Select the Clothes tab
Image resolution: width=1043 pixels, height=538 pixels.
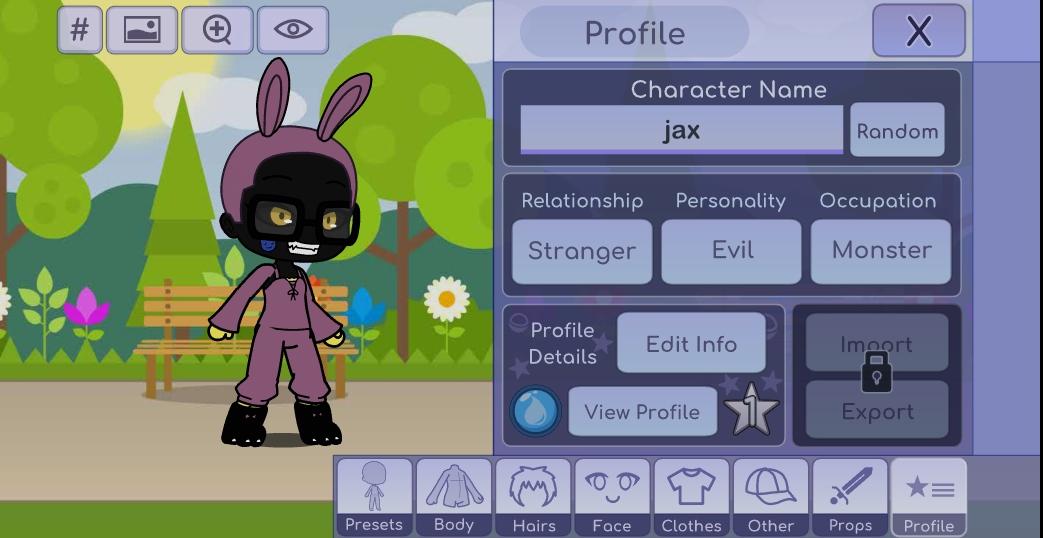tap(691, 497)
